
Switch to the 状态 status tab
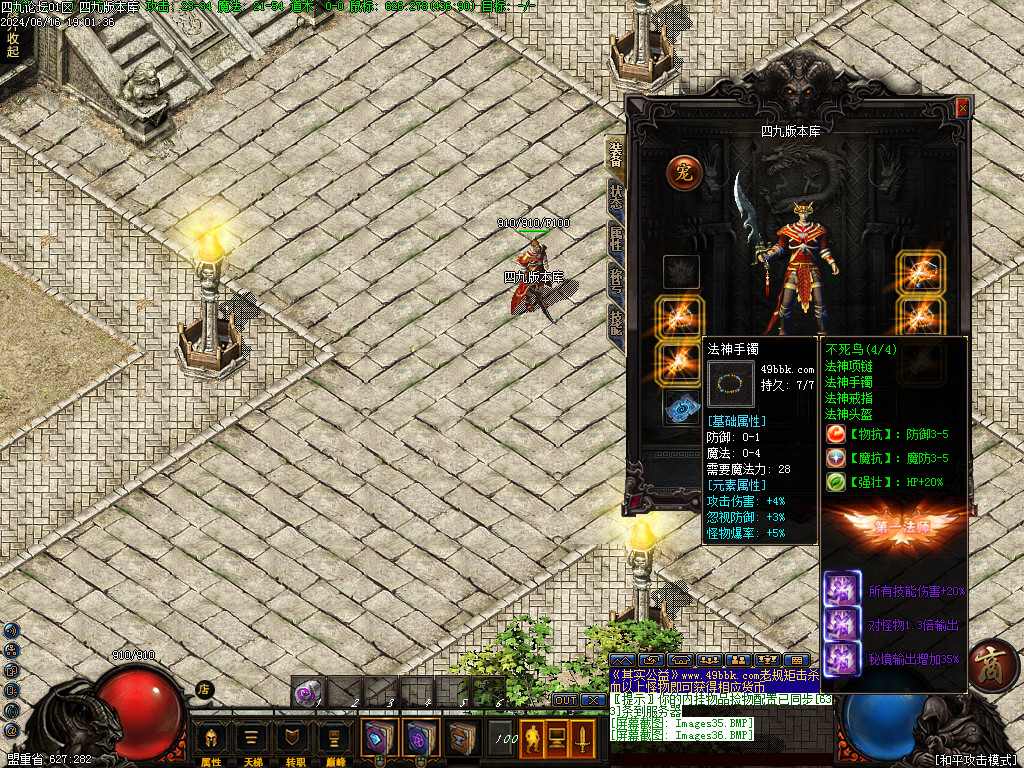(616, 194)
